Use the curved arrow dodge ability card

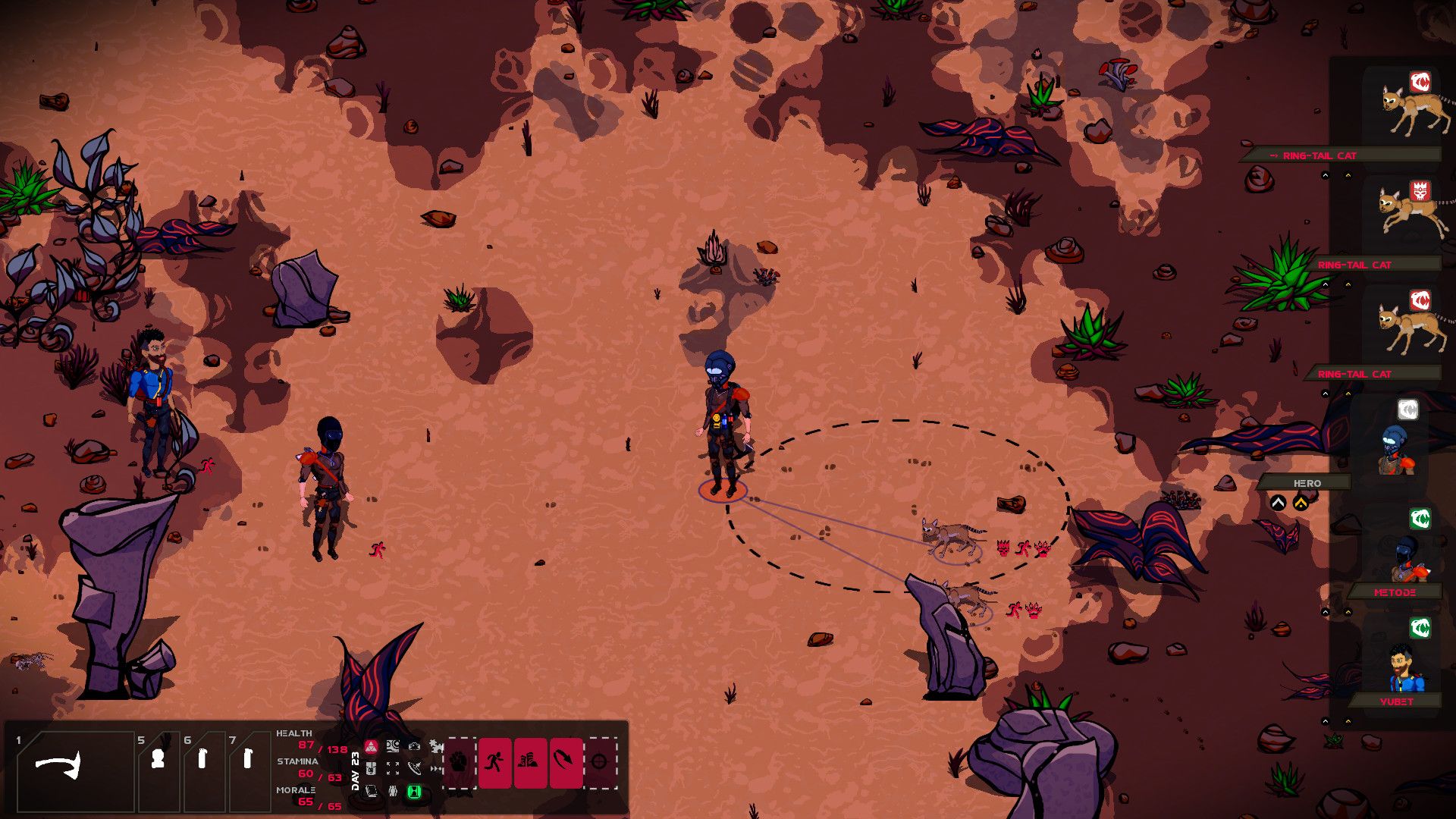point(565,761)
